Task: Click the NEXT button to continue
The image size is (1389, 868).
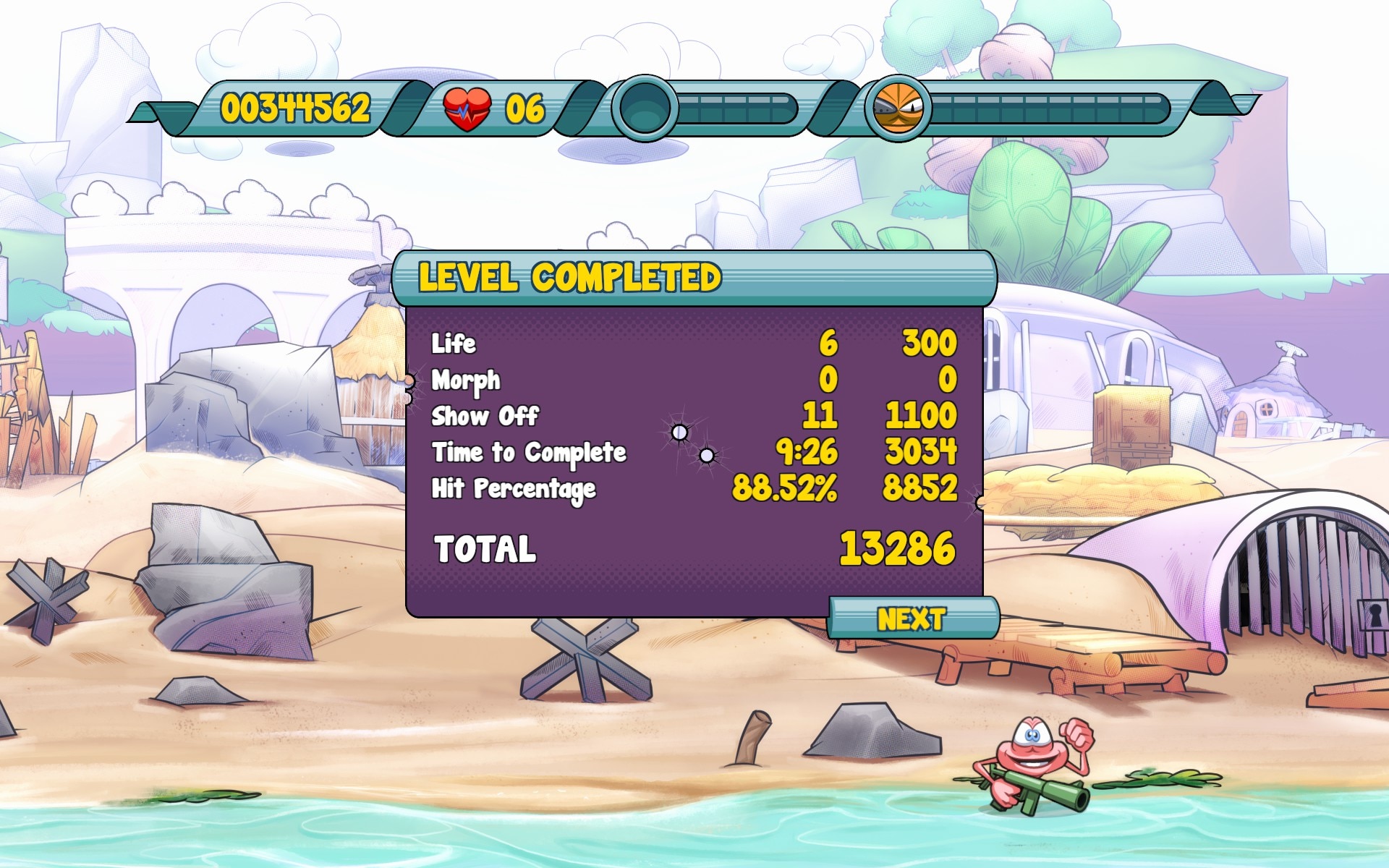Action: pos(912,618)
